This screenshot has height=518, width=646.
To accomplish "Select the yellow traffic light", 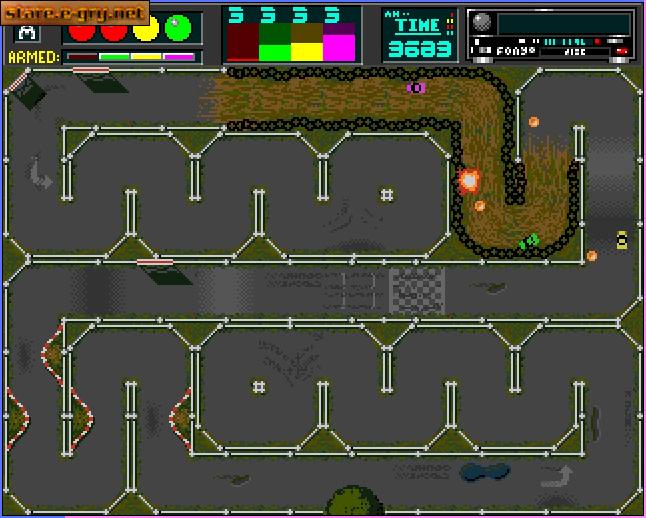I will [x=146, y=28].
